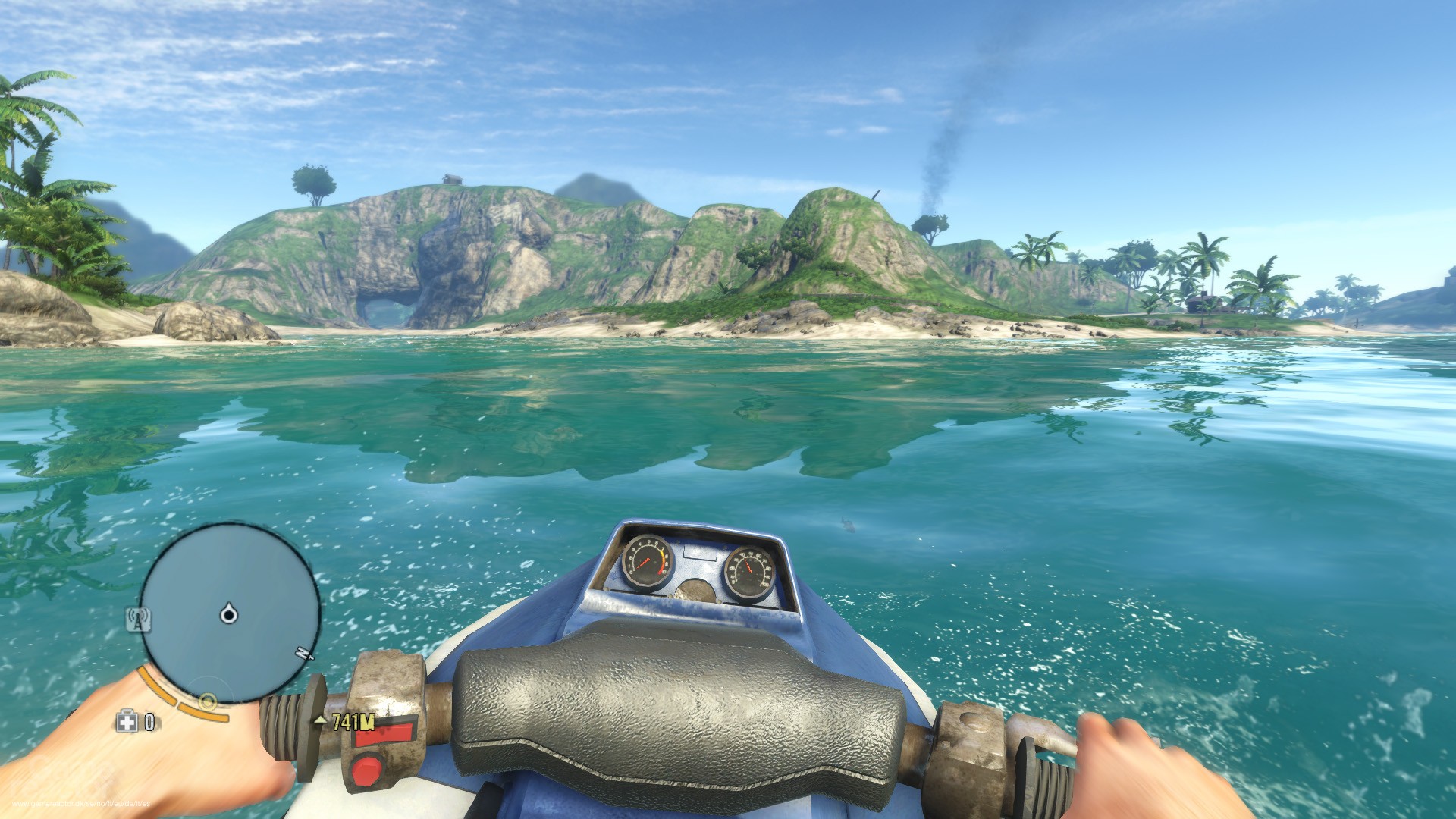Click the yellow redline arc on the tachometer
This screenshot has height=819, width=1456.
(662, 554)
